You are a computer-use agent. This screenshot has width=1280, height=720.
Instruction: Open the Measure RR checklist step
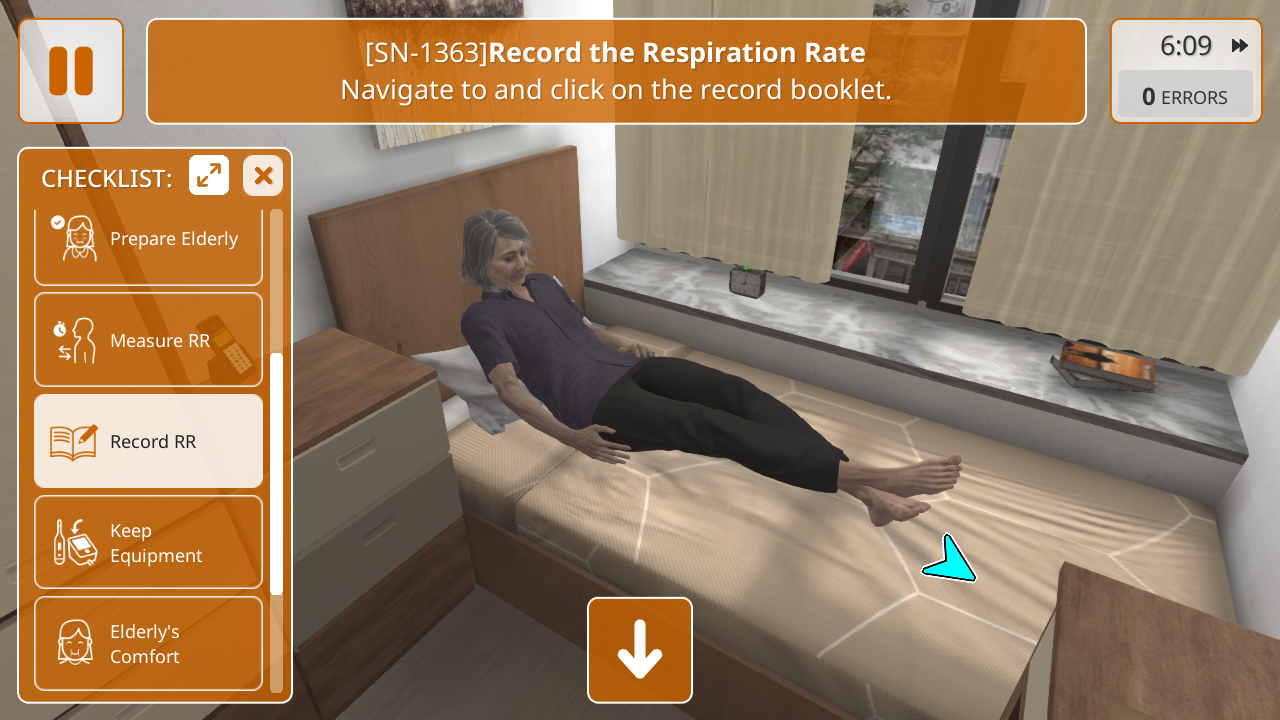pos(148,340)
